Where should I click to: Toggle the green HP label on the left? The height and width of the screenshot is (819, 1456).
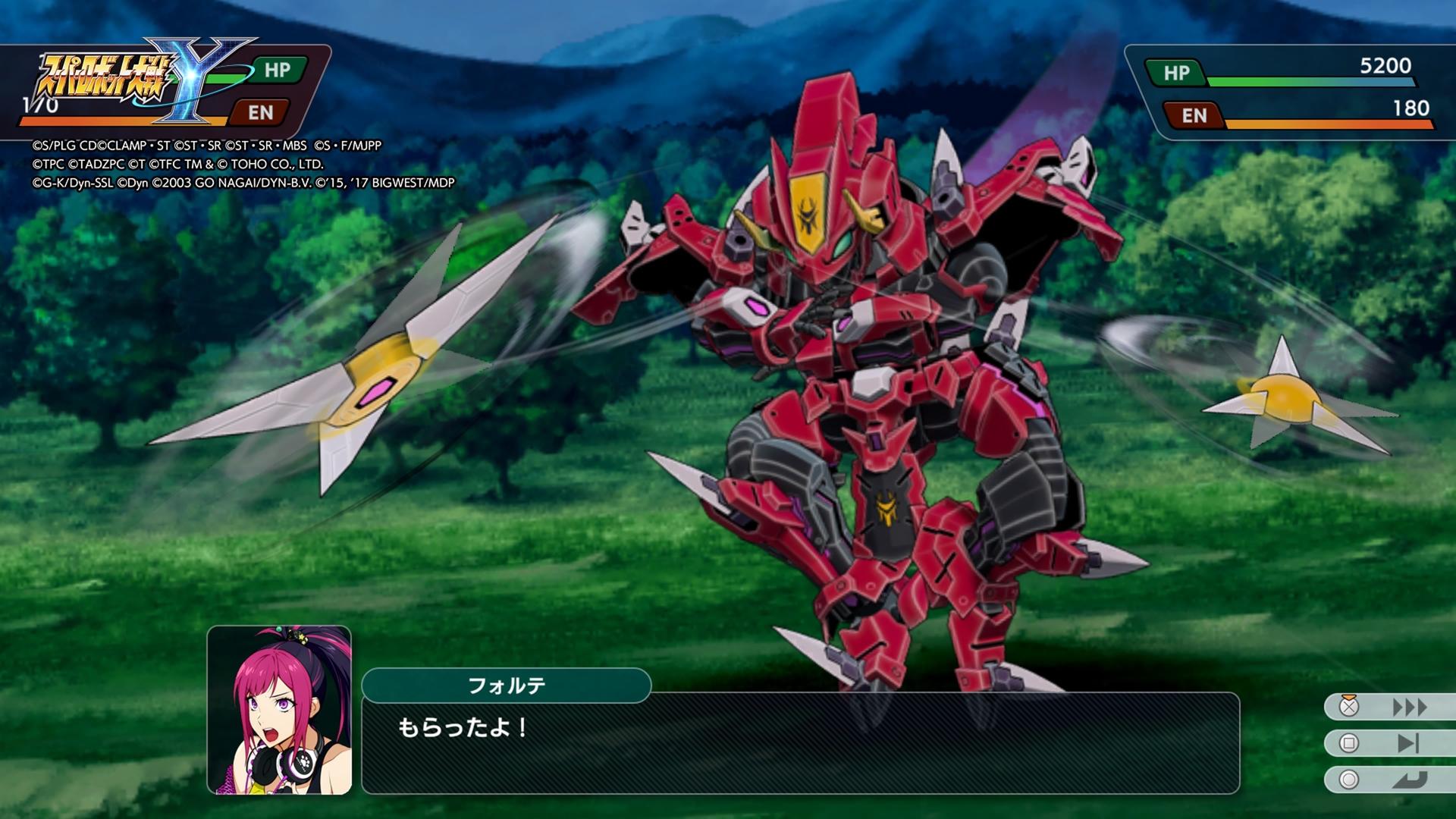[278, 72]
